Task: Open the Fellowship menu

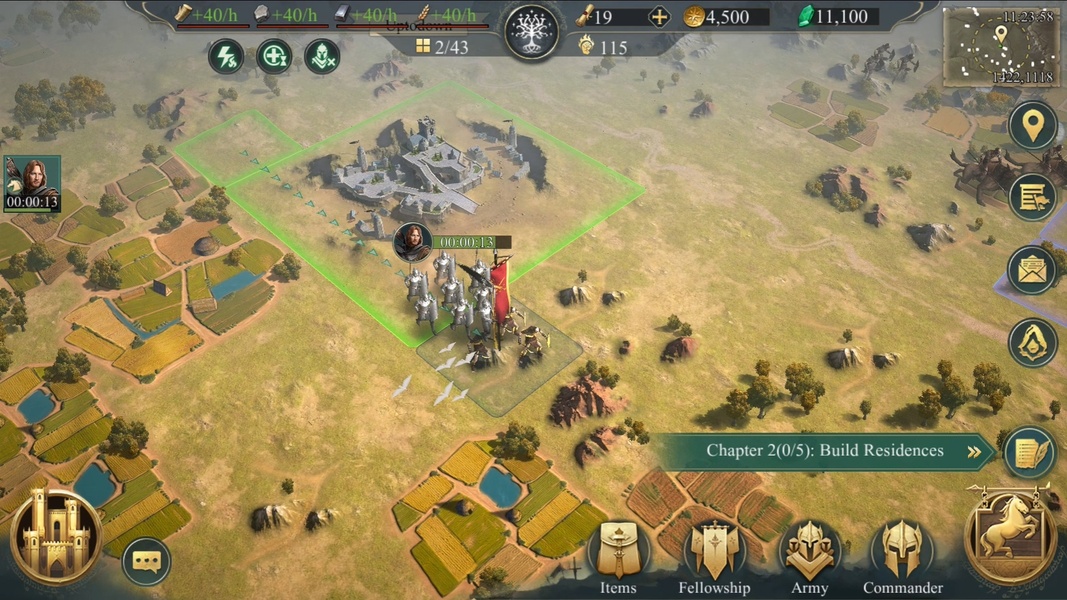Action: (714, 552)
